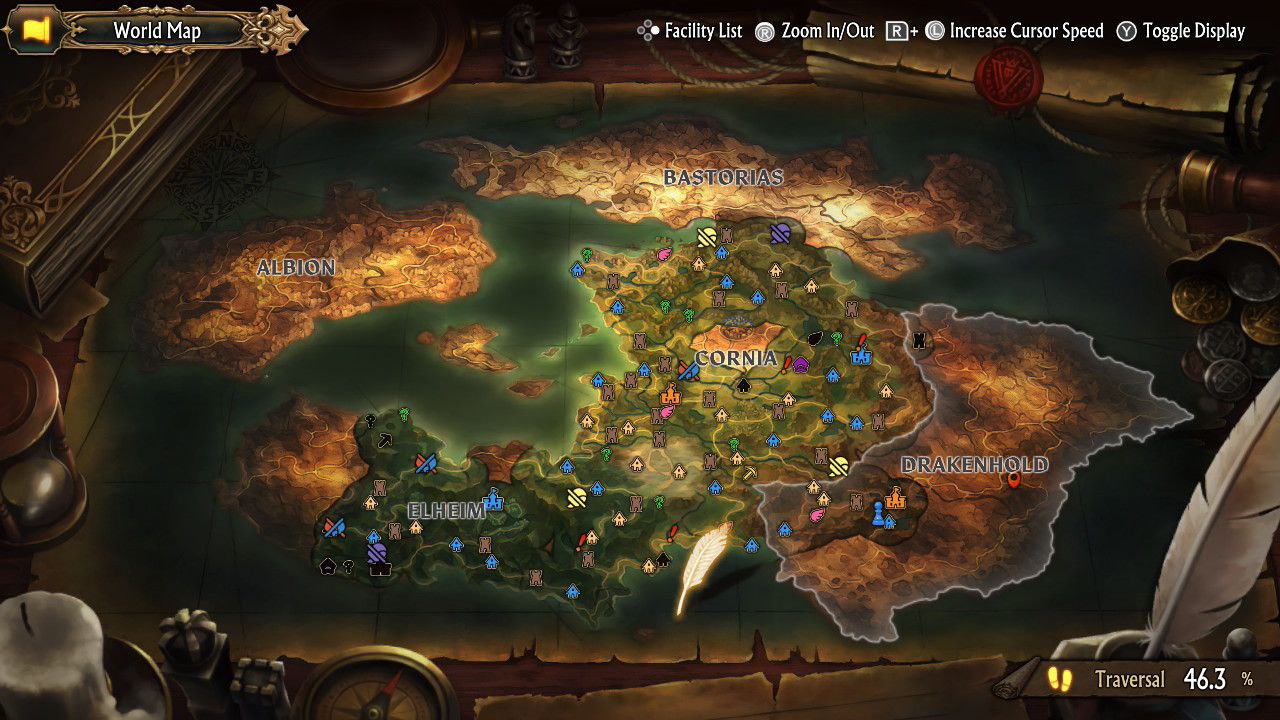This screenshot has height=720, width=1280.
Task: Click the purple struck-through marker in Elheim
Action: (376, 552)
